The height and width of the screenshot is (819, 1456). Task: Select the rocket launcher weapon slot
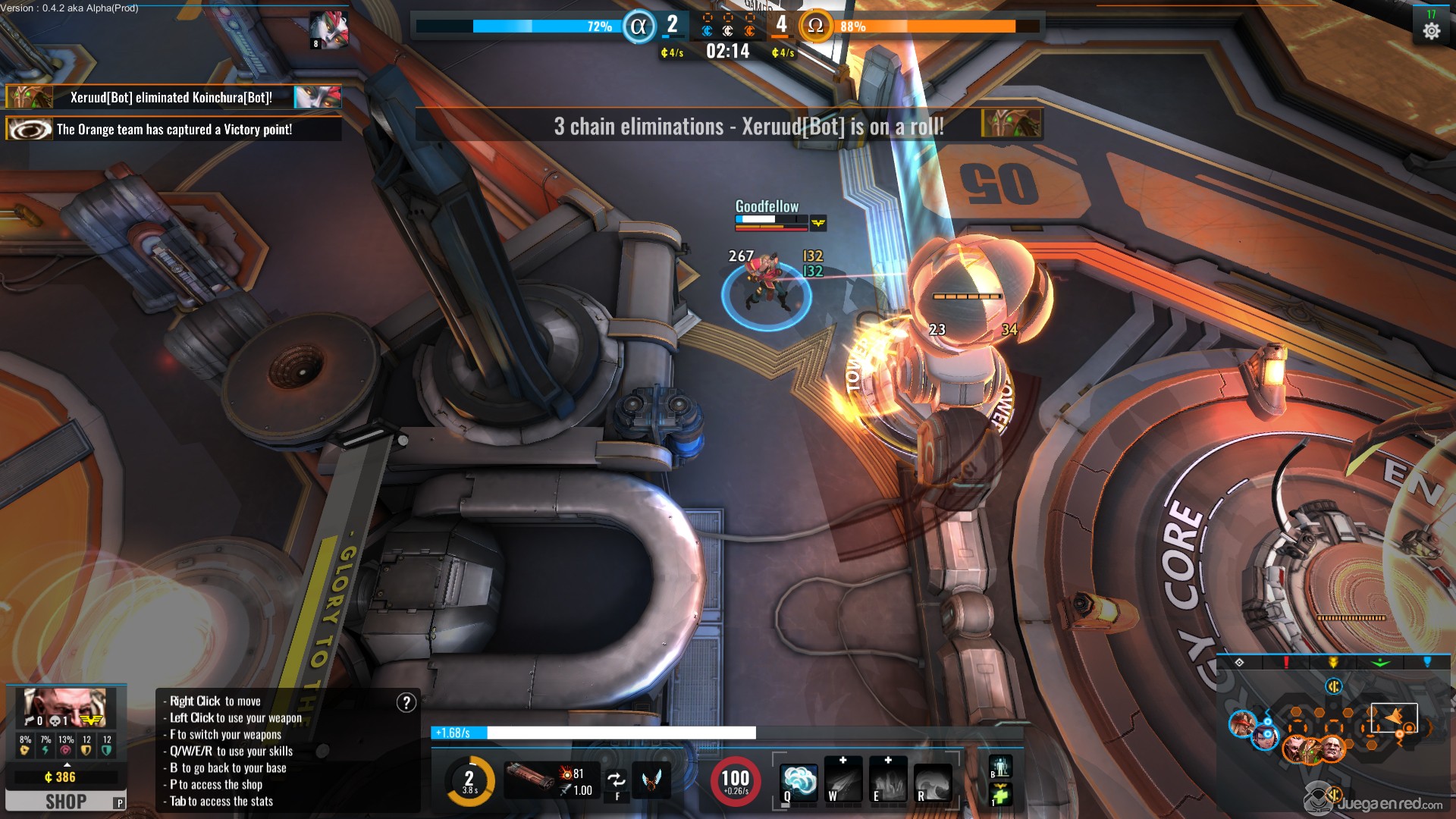pos(529,777)
